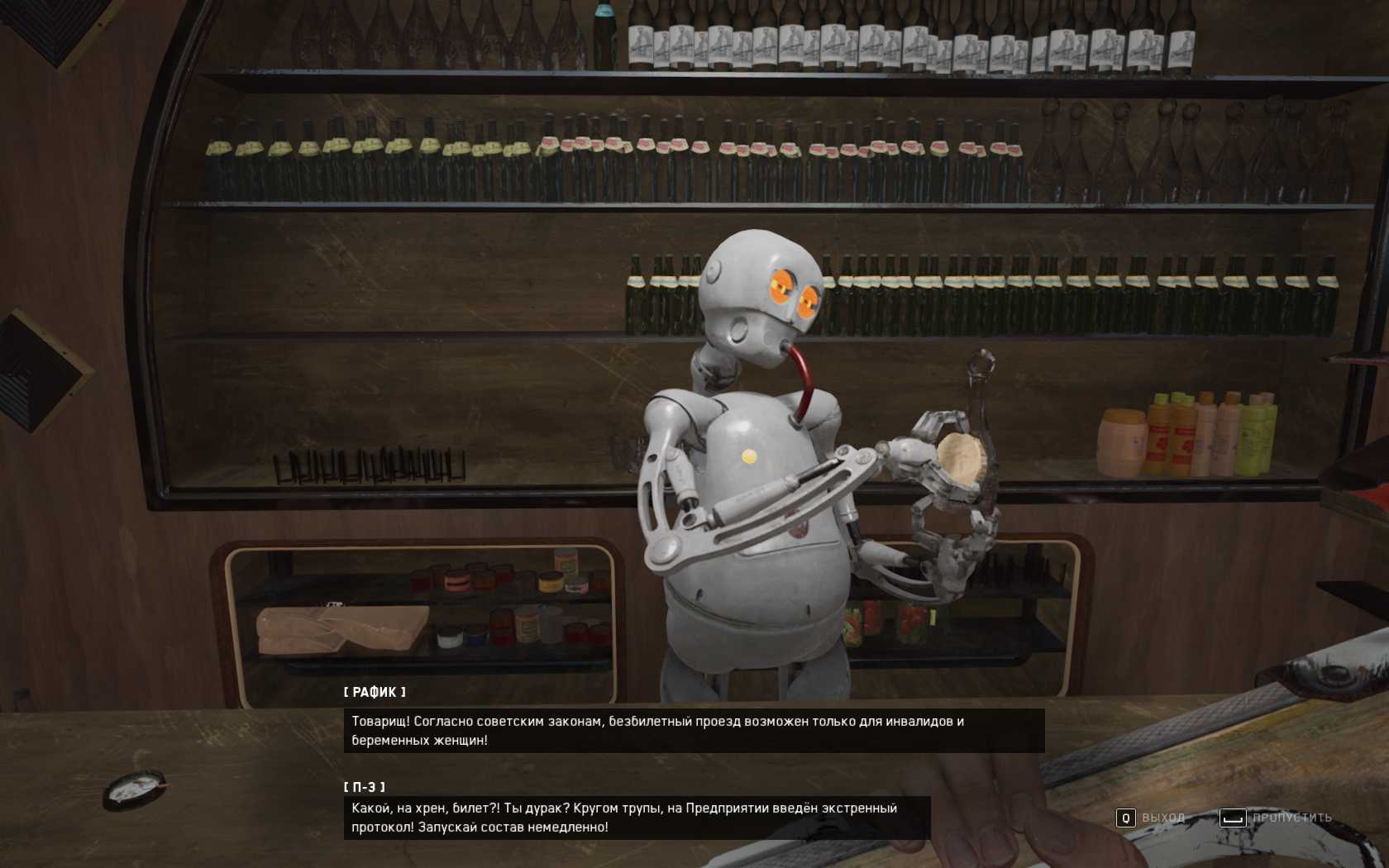
Task: Exit the conversation via ВЫХОД
Action: click(x=1151, y=818)
